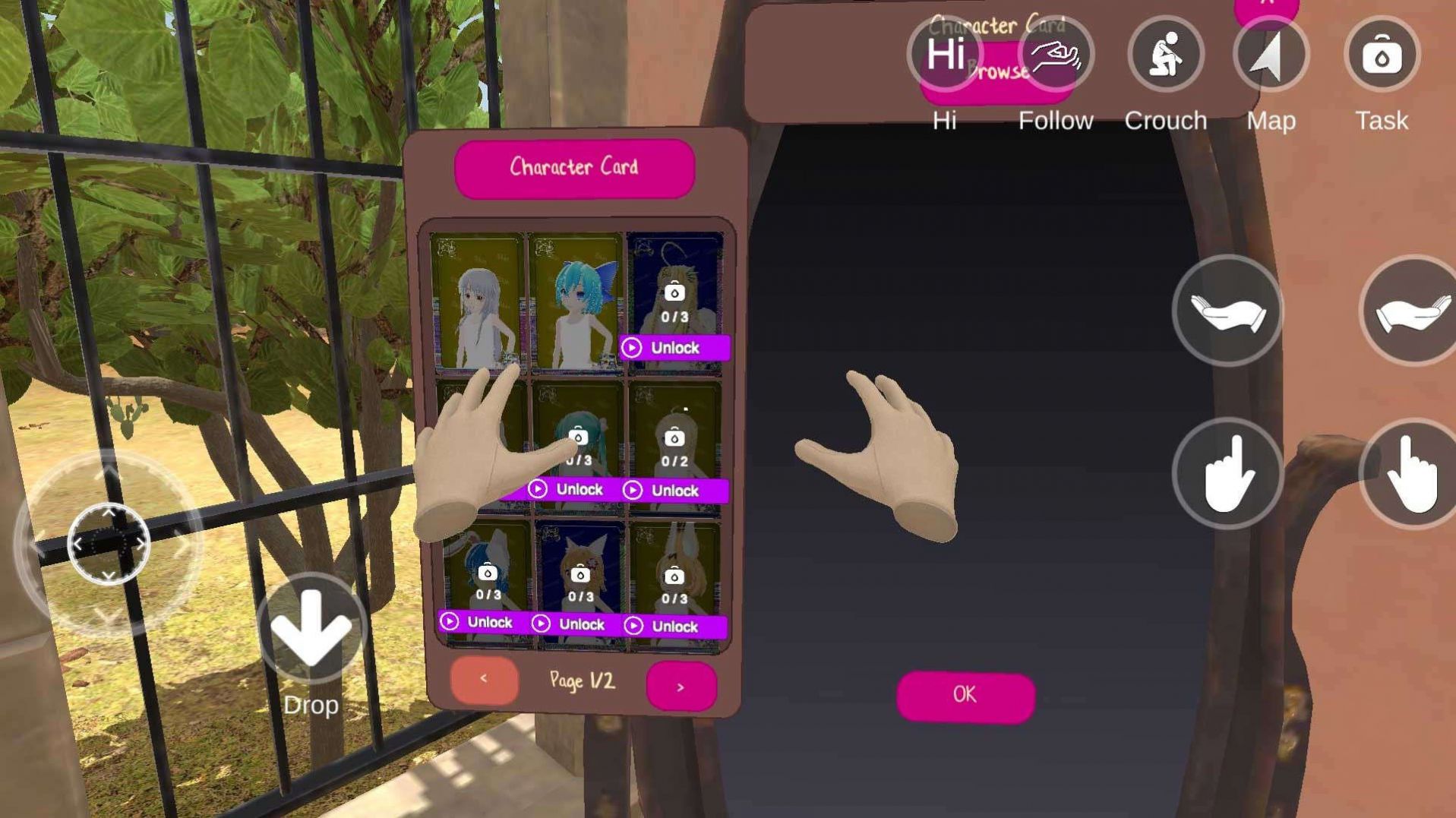Choose the blue-haired character with bow card

point(576,302)
